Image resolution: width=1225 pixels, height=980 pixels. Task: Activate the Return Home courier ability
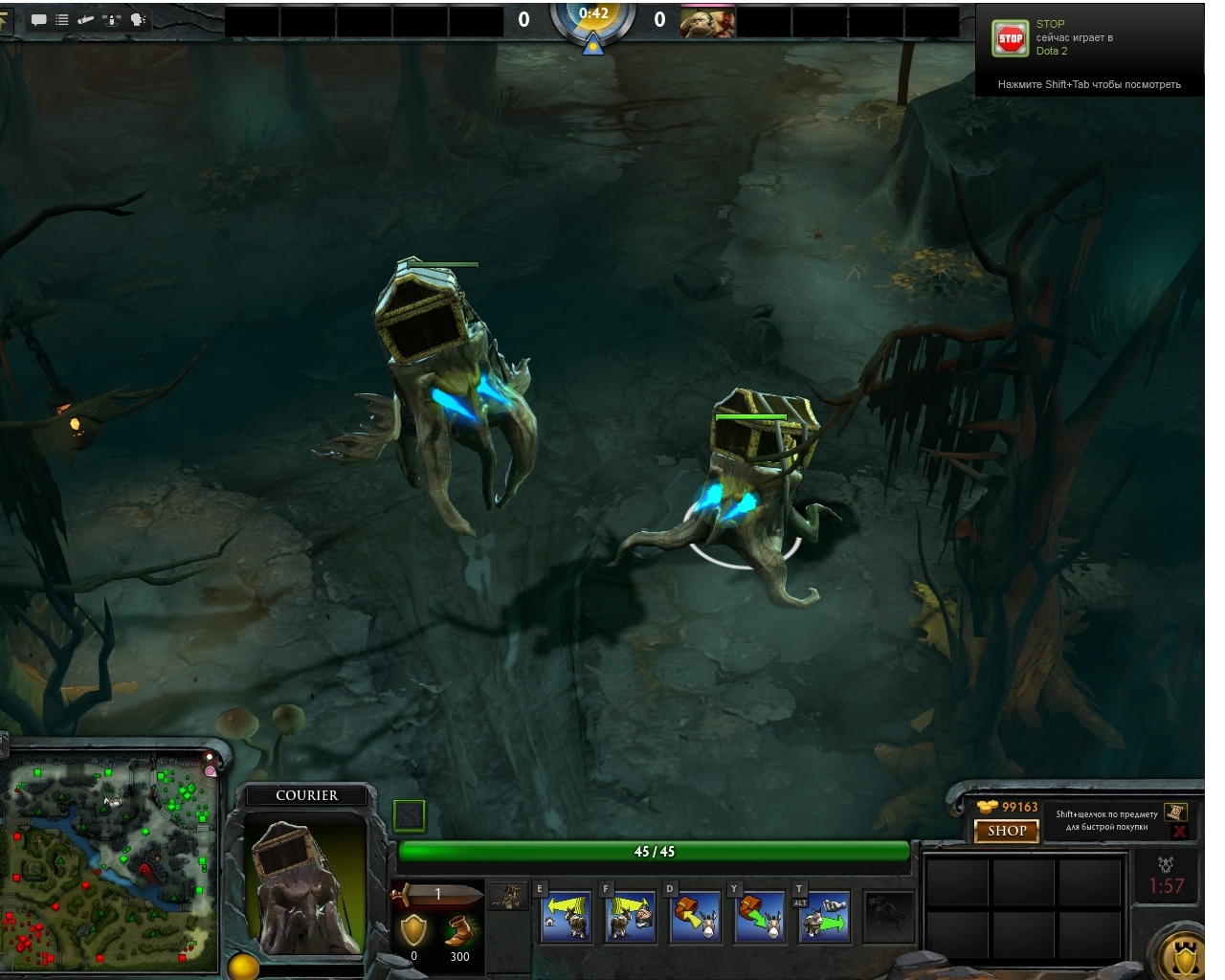point(566,916)
